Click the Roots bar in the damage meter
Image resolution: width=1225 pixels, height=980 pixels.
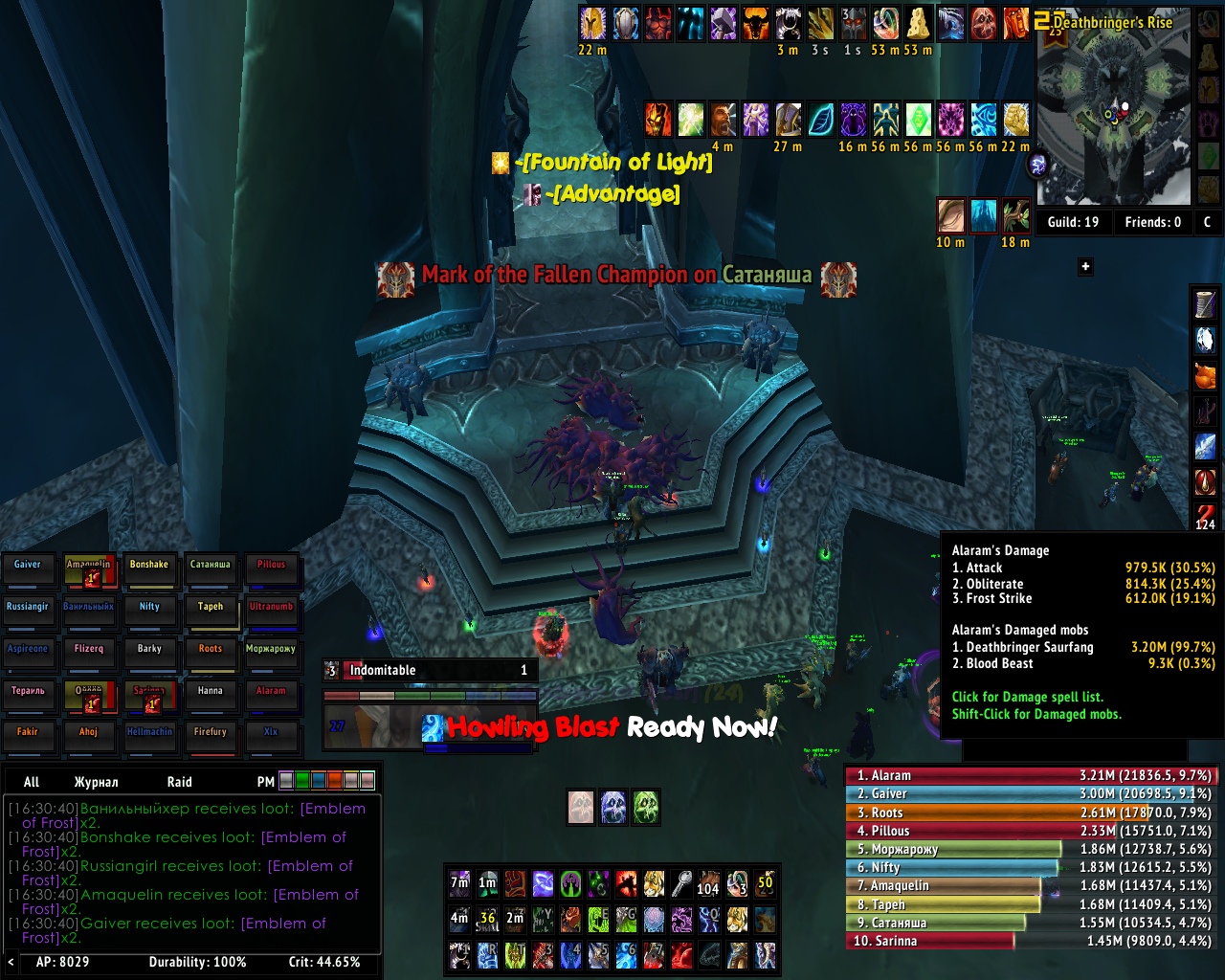(x=1031, y=813)
